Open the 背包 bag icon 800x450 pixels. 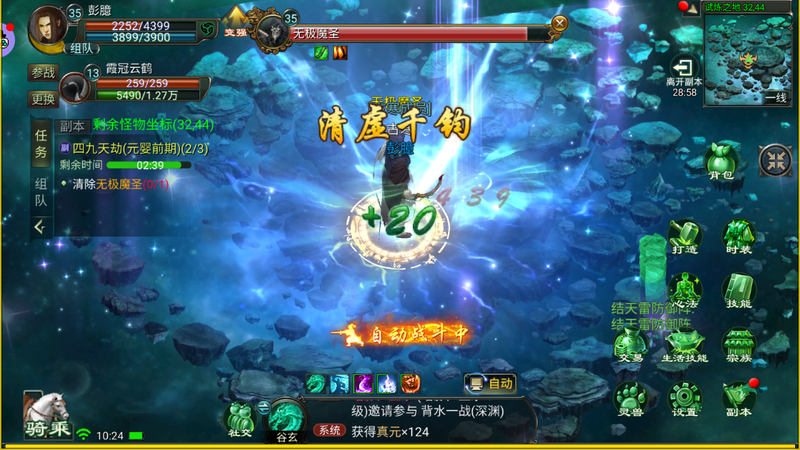pos(721,160)
